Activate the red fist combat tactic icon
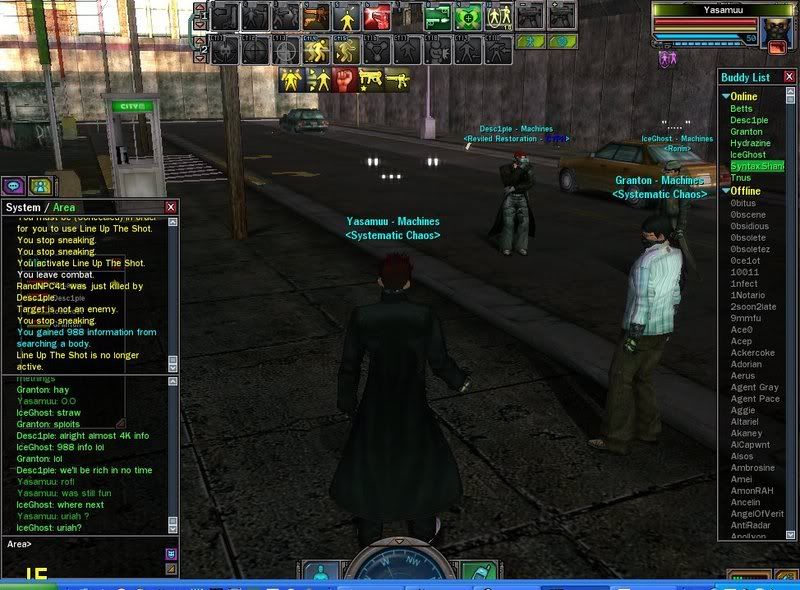The height and width of the screenshot is (590, 800). (344, 79)
